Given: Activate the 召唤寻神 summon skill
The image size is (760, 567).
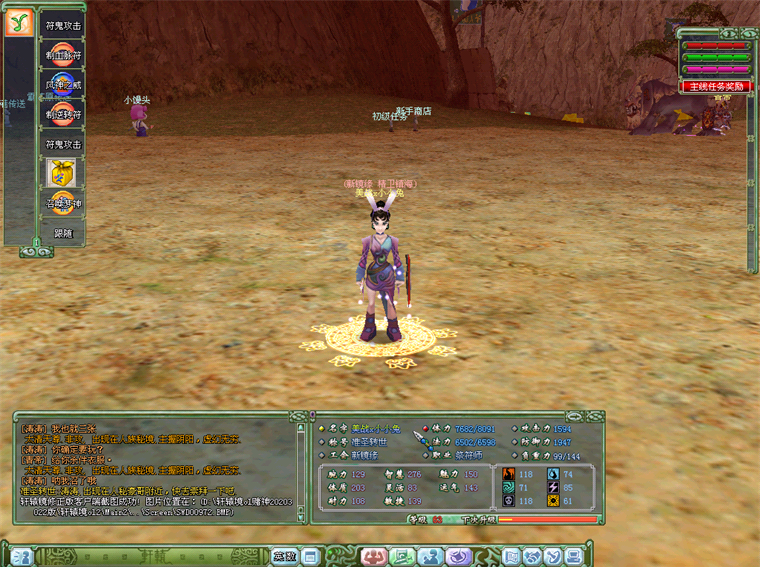Looking at the screenshot, I should tap(63, 203).
